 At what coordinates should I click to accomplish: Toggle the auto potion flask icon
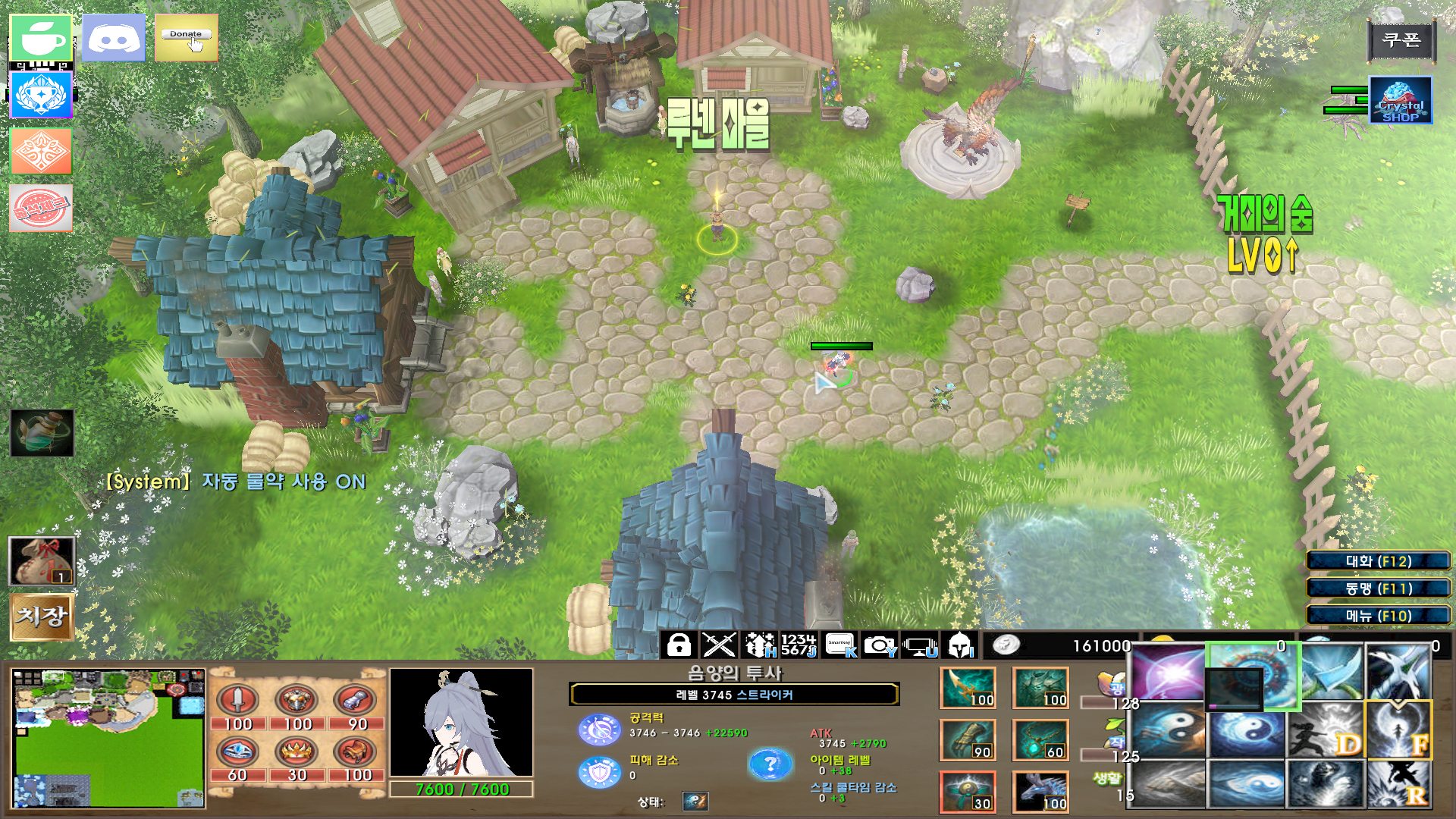(x=42, y=433)
